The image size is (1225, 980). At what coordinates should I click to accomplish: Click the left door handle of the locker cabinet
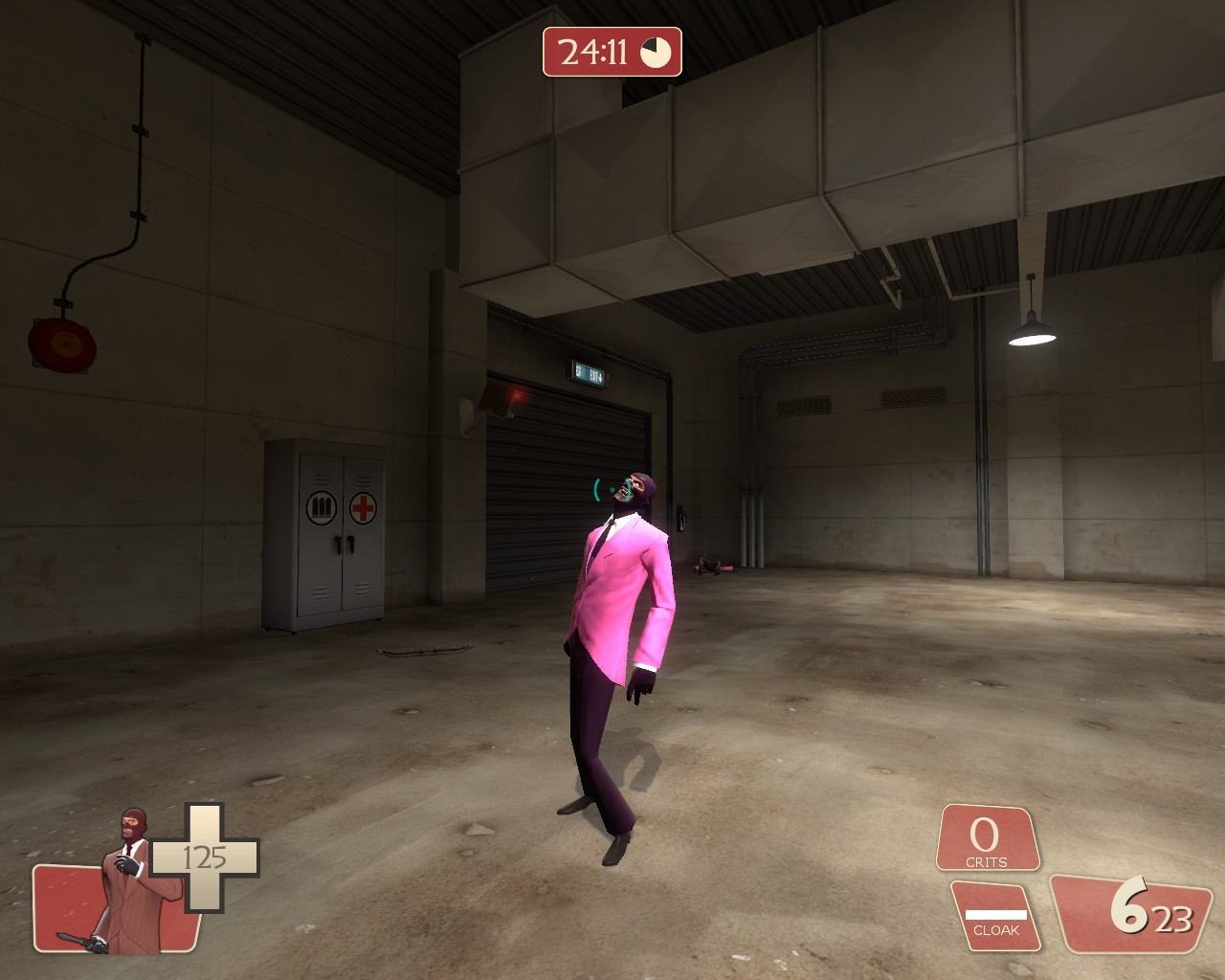[338, 544]
